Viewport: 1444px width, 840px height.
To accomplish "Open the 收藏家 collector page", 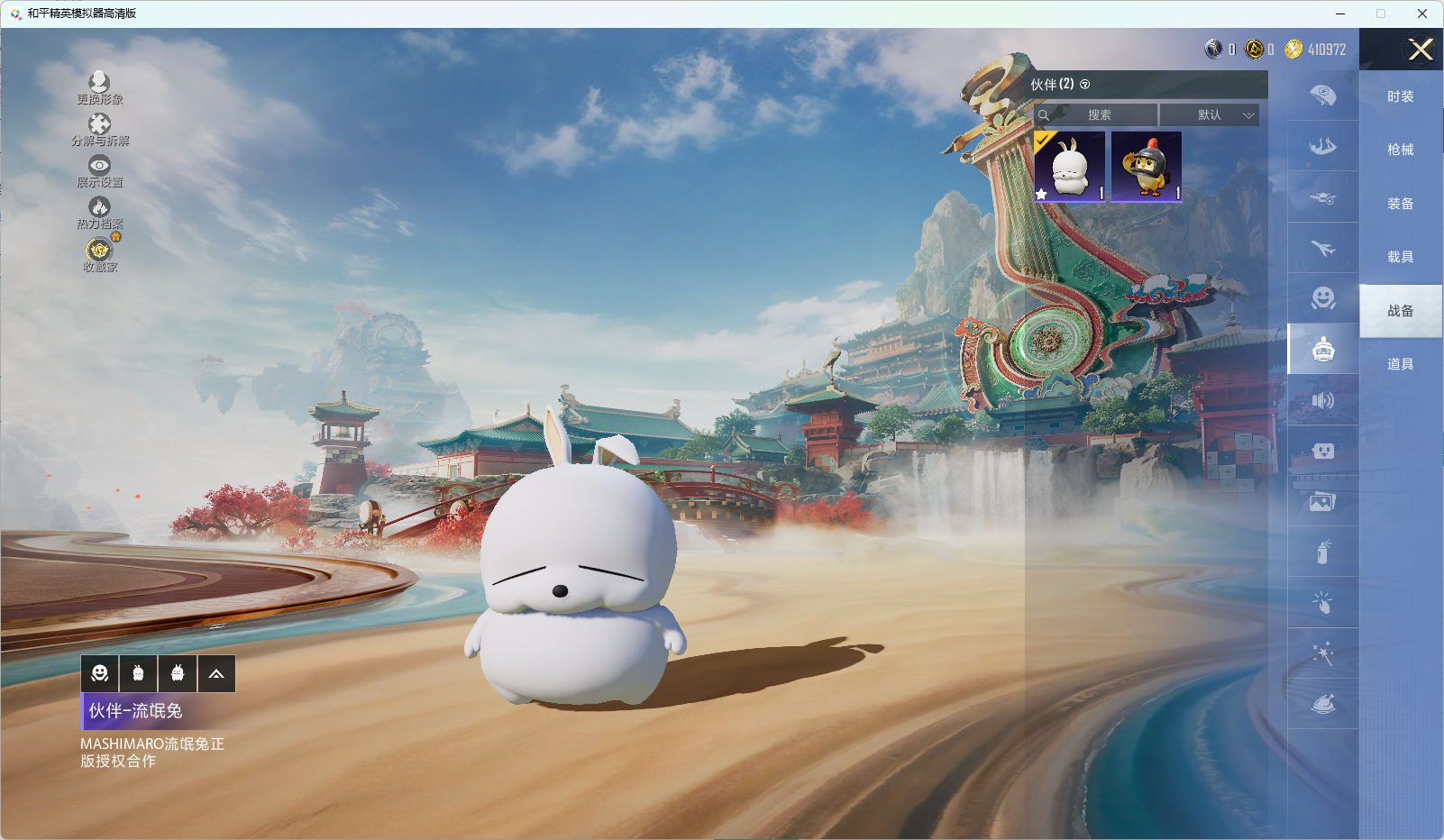I will point(99,253).
